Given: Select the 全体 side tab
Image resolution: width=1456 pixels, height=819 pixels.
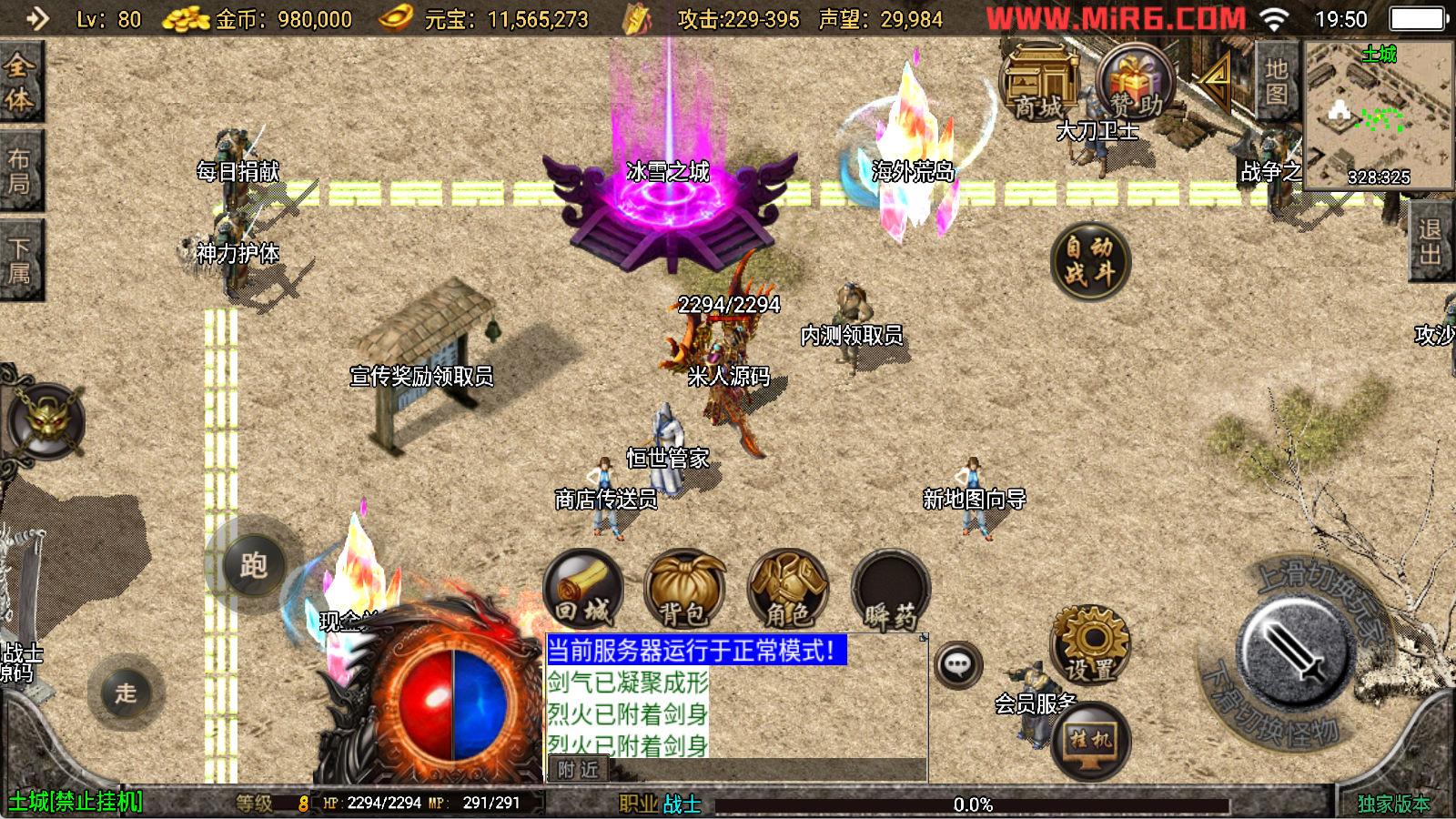Looking at the screenshot, I should [20, 82].
